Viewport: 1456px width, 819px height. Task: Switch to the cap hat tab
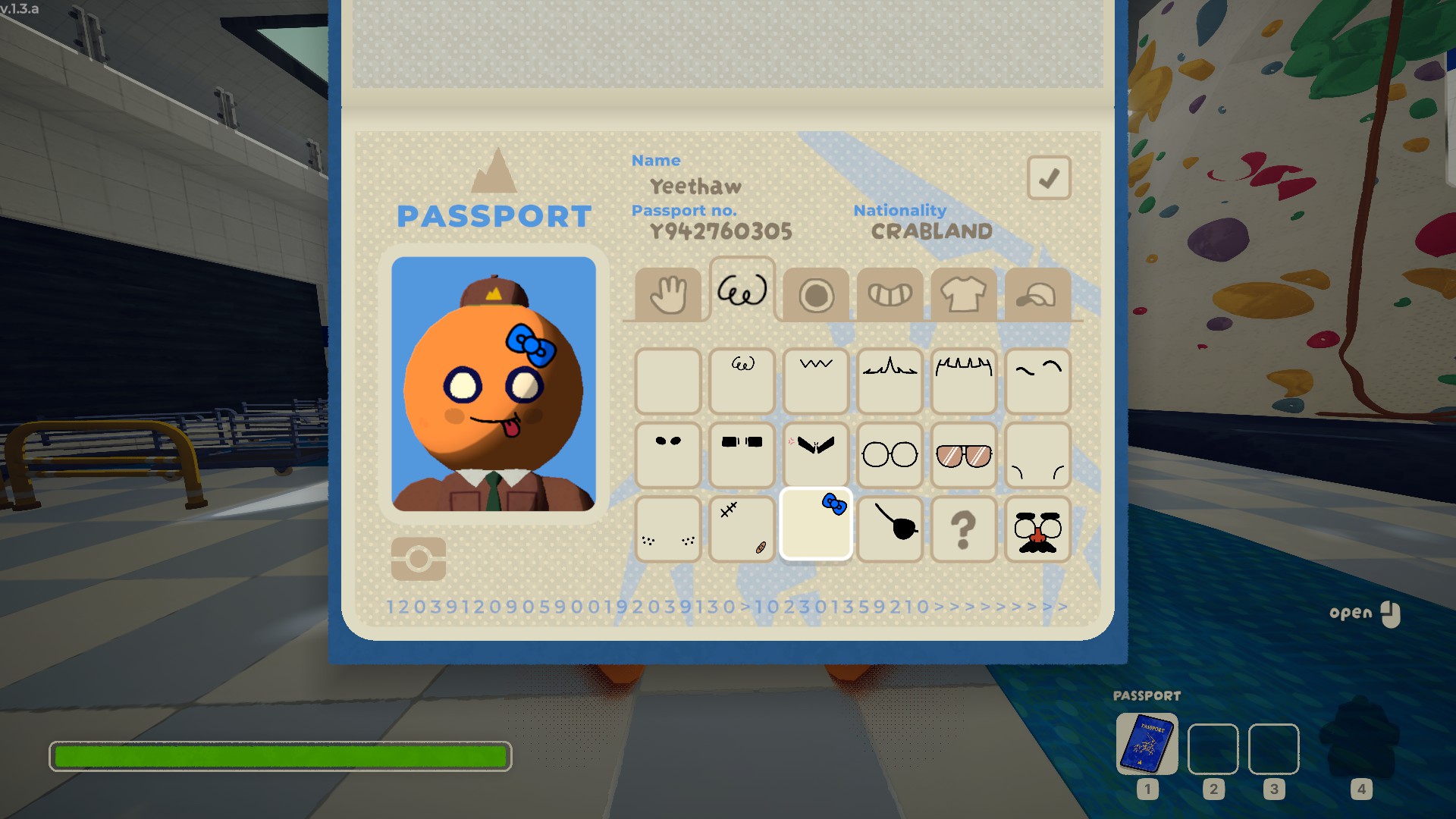(x=1037, y=295)
